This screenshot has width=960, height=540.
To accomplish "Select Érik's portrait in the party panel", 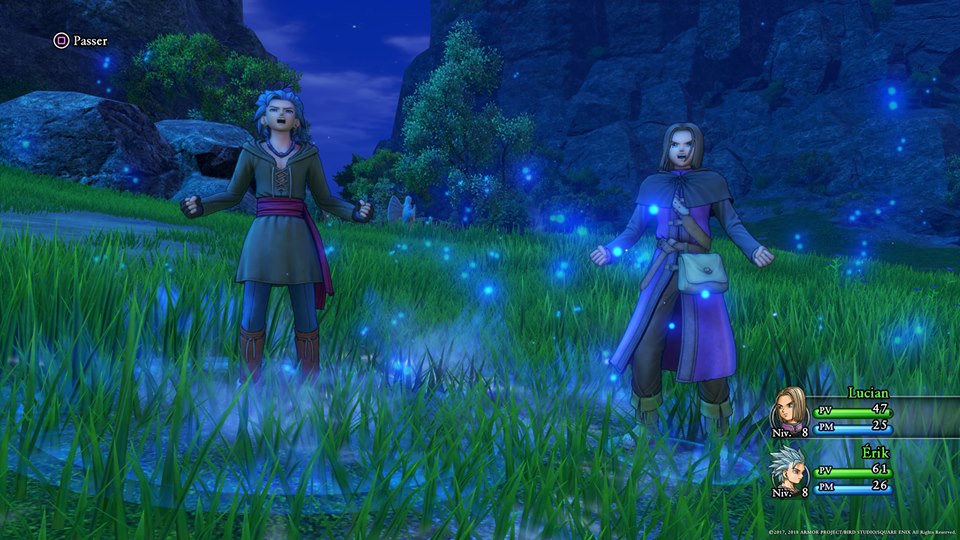I will 790,468.
